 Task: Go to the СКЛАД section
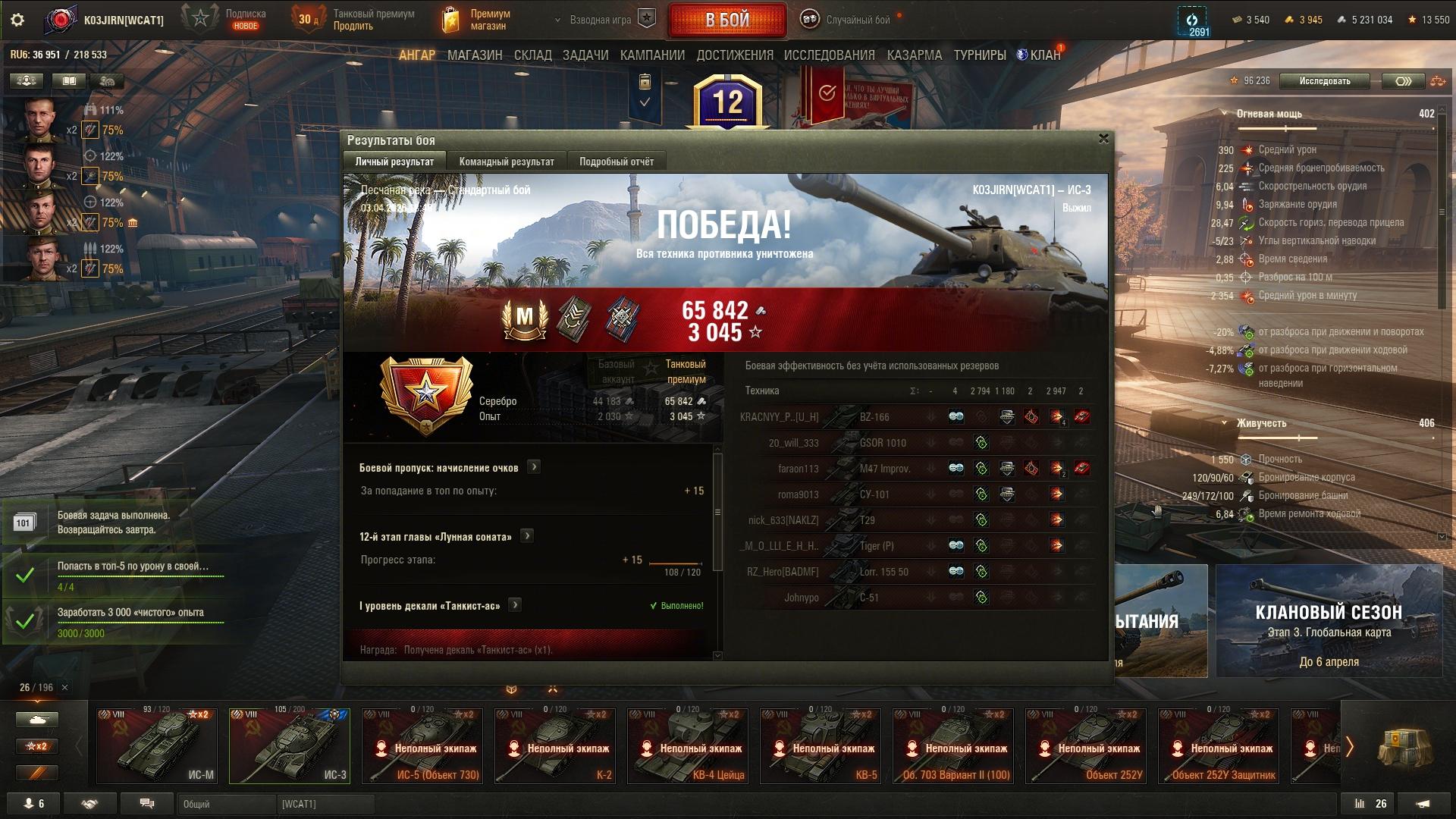(532, 55)
